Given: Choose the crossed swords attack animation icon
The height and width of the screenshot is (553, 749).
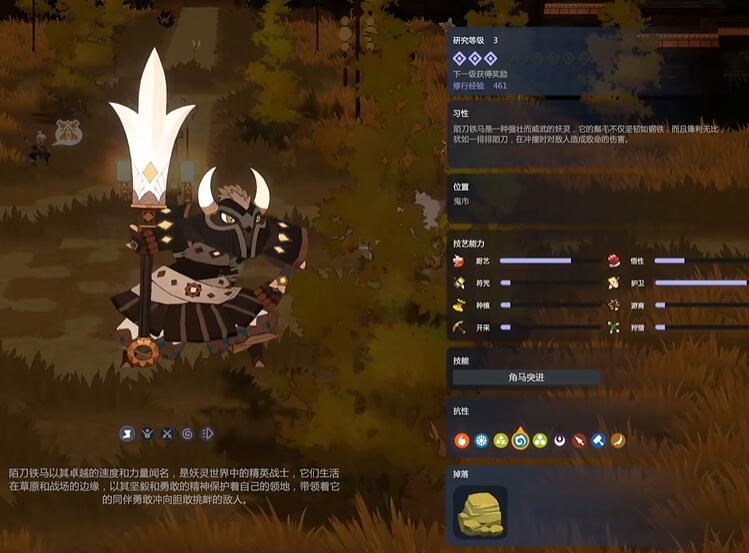Looking at the screenshot, I should coord(167,433).
